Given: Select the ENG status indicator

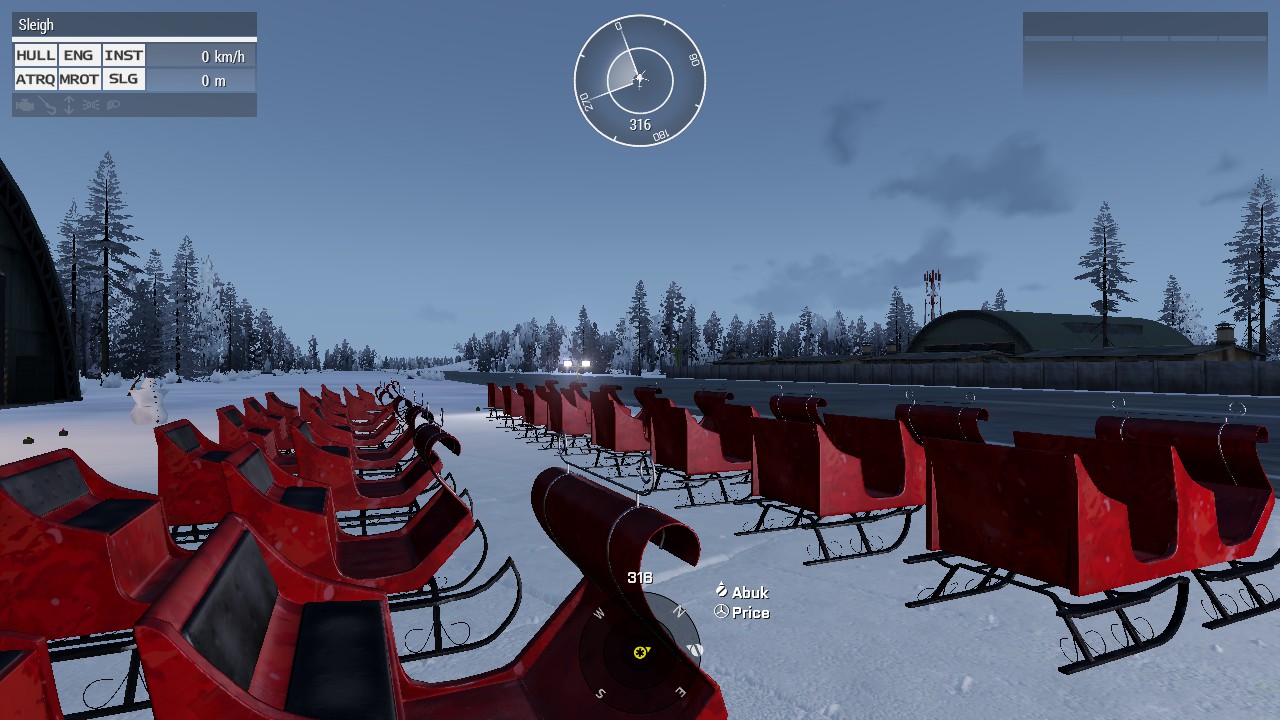Looking at the screenshot, I should tap(78, 56).
